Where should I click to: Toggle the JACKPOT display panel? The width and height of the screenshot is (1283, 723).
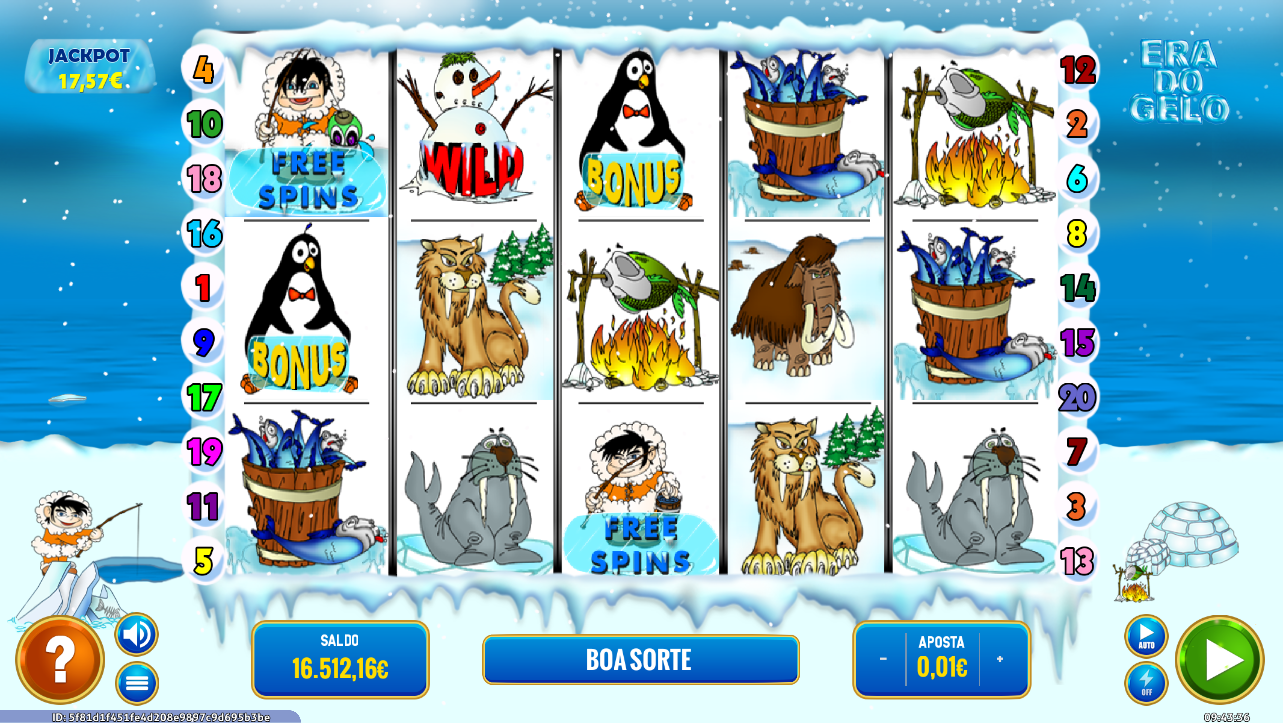click(90, 64)
